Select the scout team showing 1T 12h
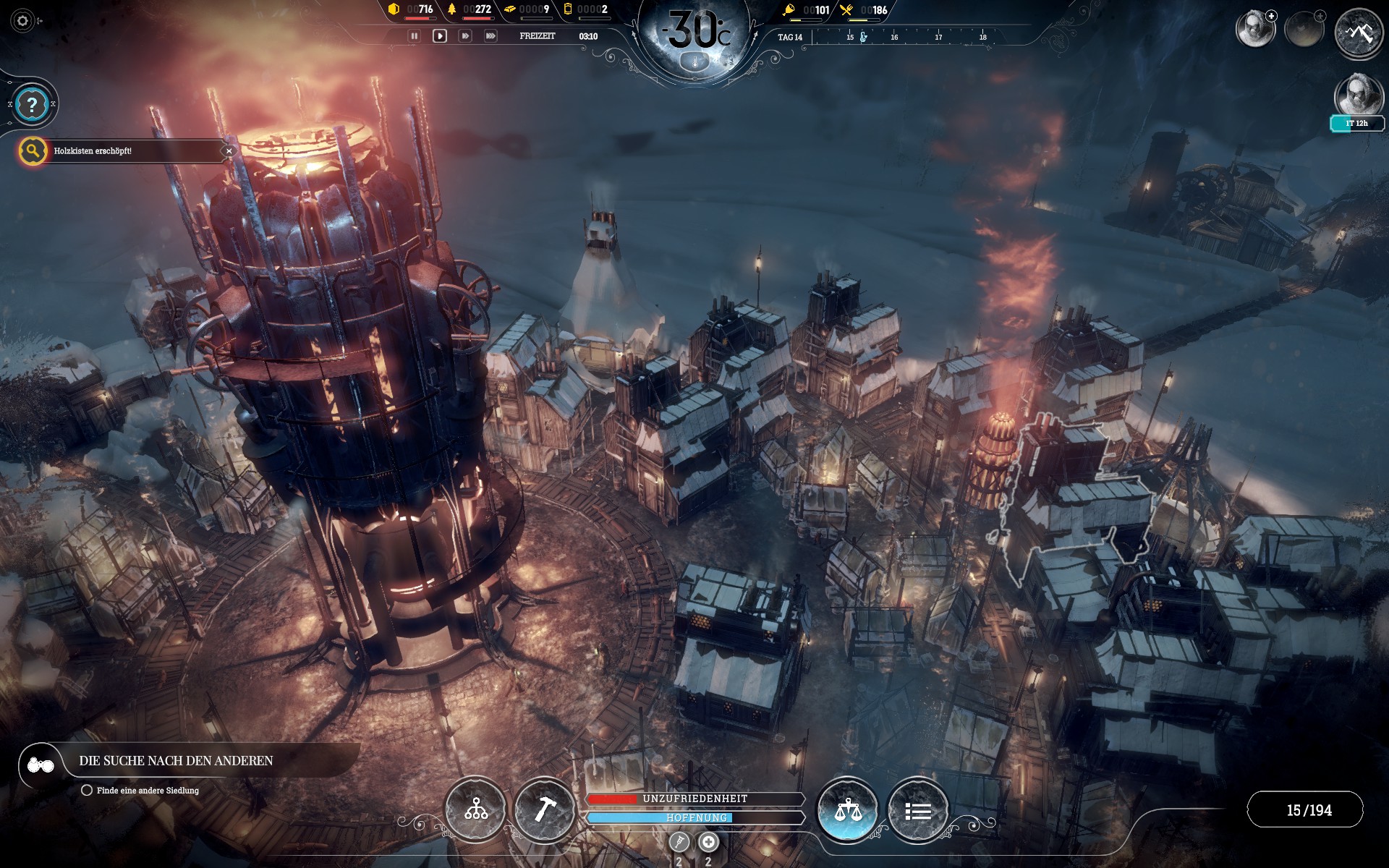Screen dimensions: 1389x868 tap(1356, 98)
